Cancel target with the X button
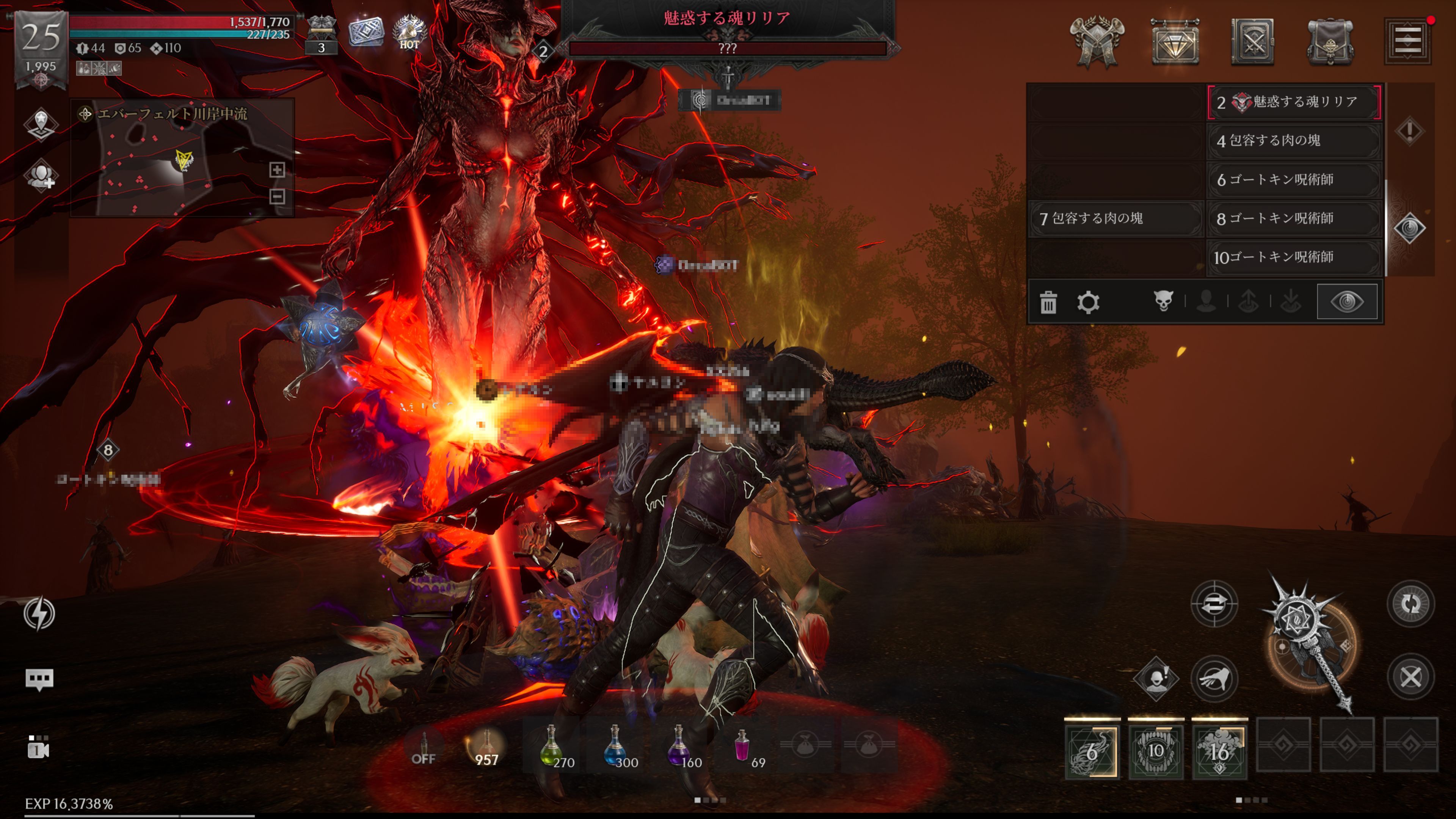 [x=1411, y=677]
